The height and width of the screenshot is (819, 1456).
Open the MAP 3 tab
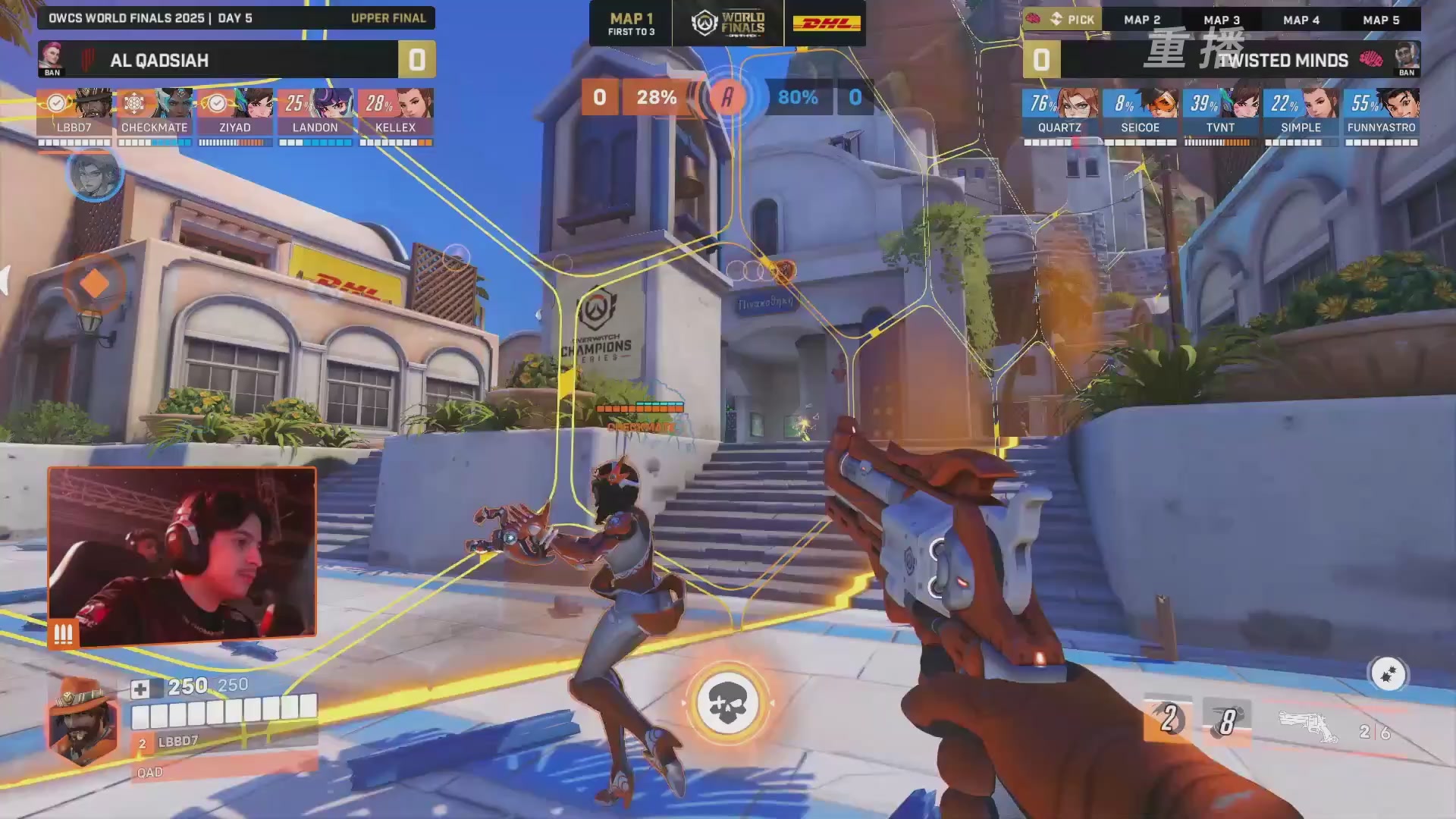[1222, 20]
